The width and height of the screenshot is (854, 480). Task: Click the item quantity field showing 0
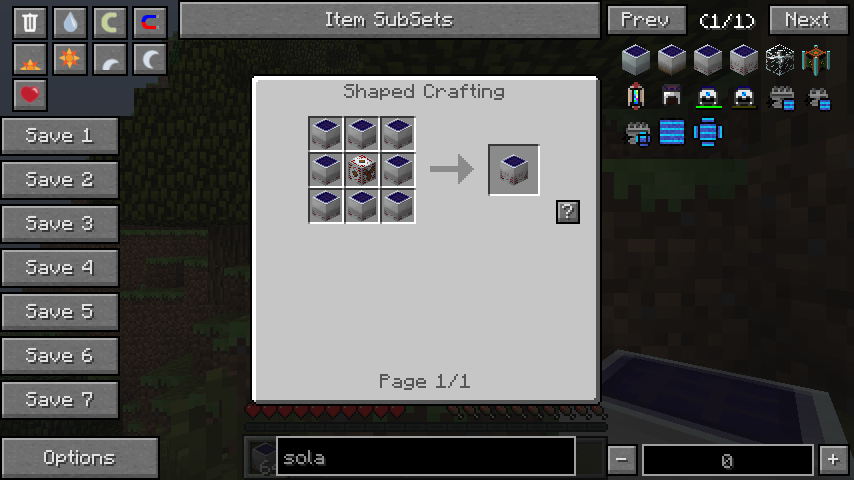tap(727, 460)
